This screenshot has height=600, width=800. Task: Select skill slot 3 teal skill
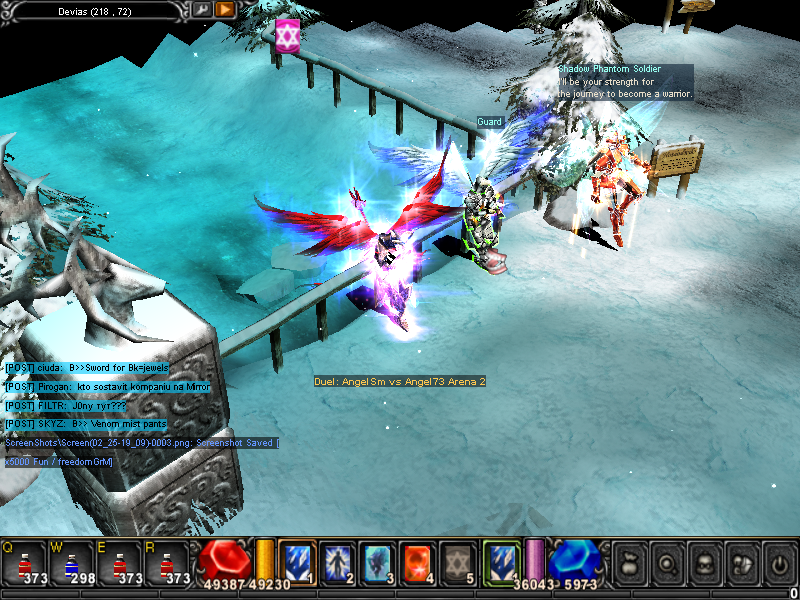(376, 560)
